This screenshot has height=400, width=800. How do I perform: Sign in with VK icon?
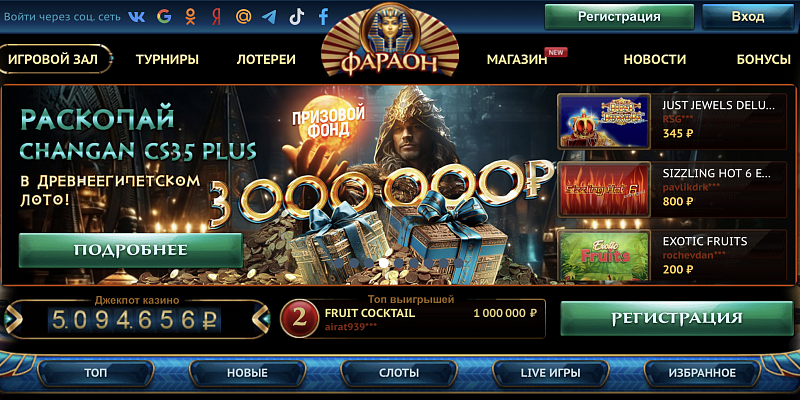point(137,17)
